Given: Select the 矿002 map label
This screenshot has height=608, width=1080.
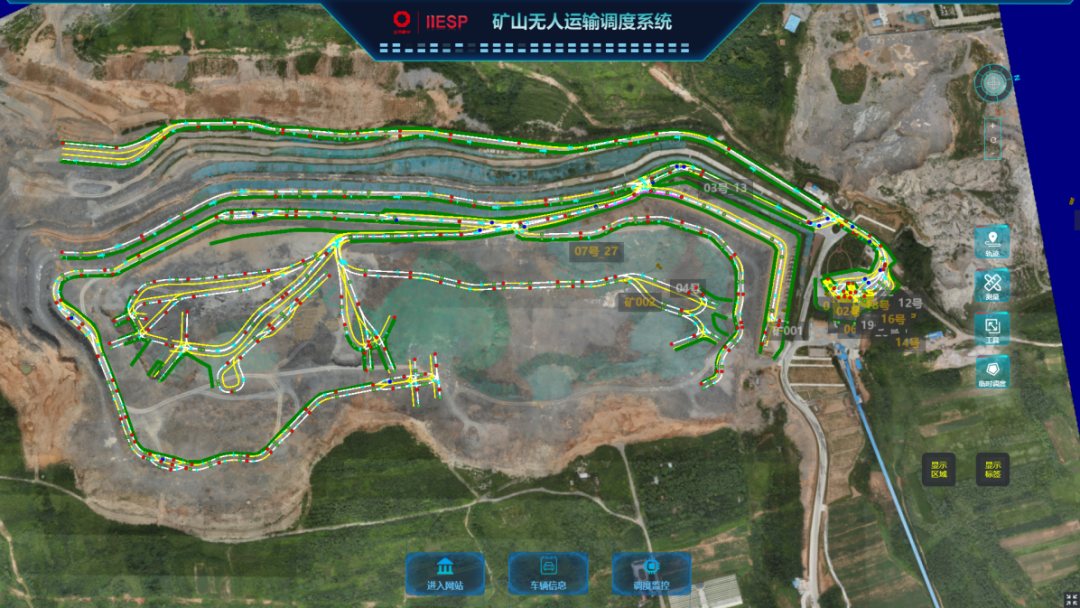Looking at the screenshot, I should pyautogui.click(x=639, y=302).
